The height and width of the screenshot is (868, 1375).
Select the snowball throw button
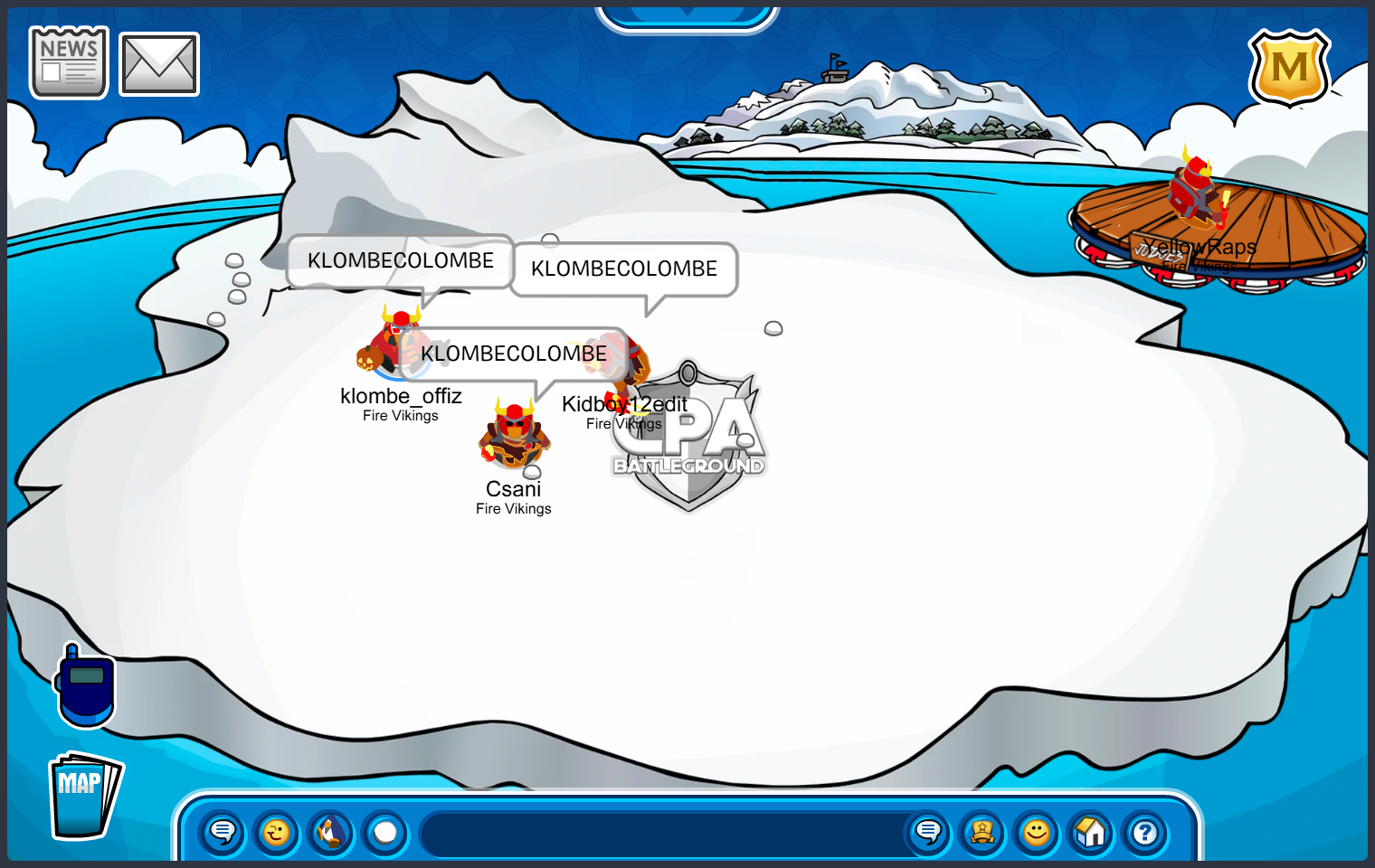pyautogui.click(x=385, y=832)
